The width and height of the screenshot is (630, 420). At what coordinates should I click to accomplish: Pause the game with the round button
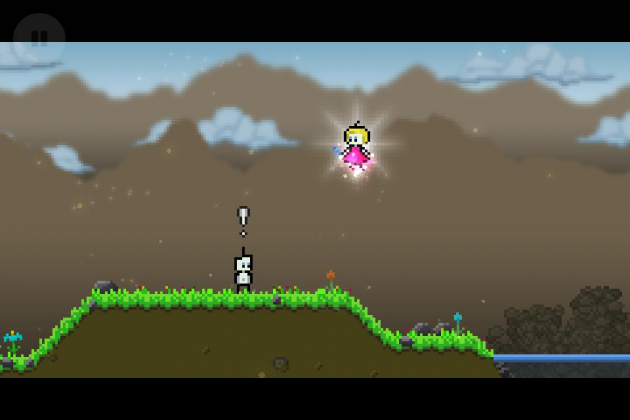39,38
